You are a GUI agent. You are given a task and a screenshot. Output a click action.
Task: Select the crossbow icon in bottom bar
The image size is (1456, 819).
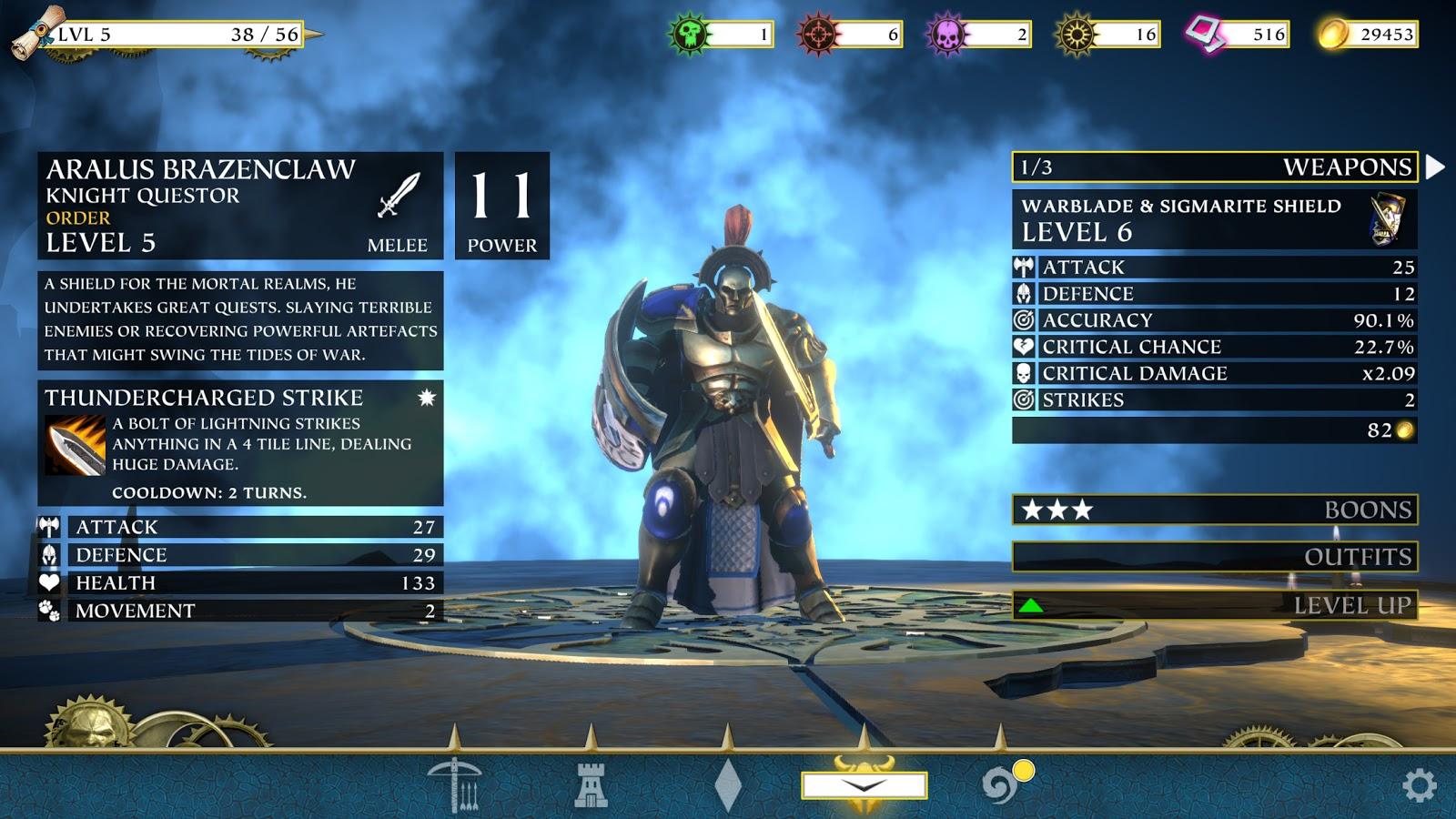point(454,784)
